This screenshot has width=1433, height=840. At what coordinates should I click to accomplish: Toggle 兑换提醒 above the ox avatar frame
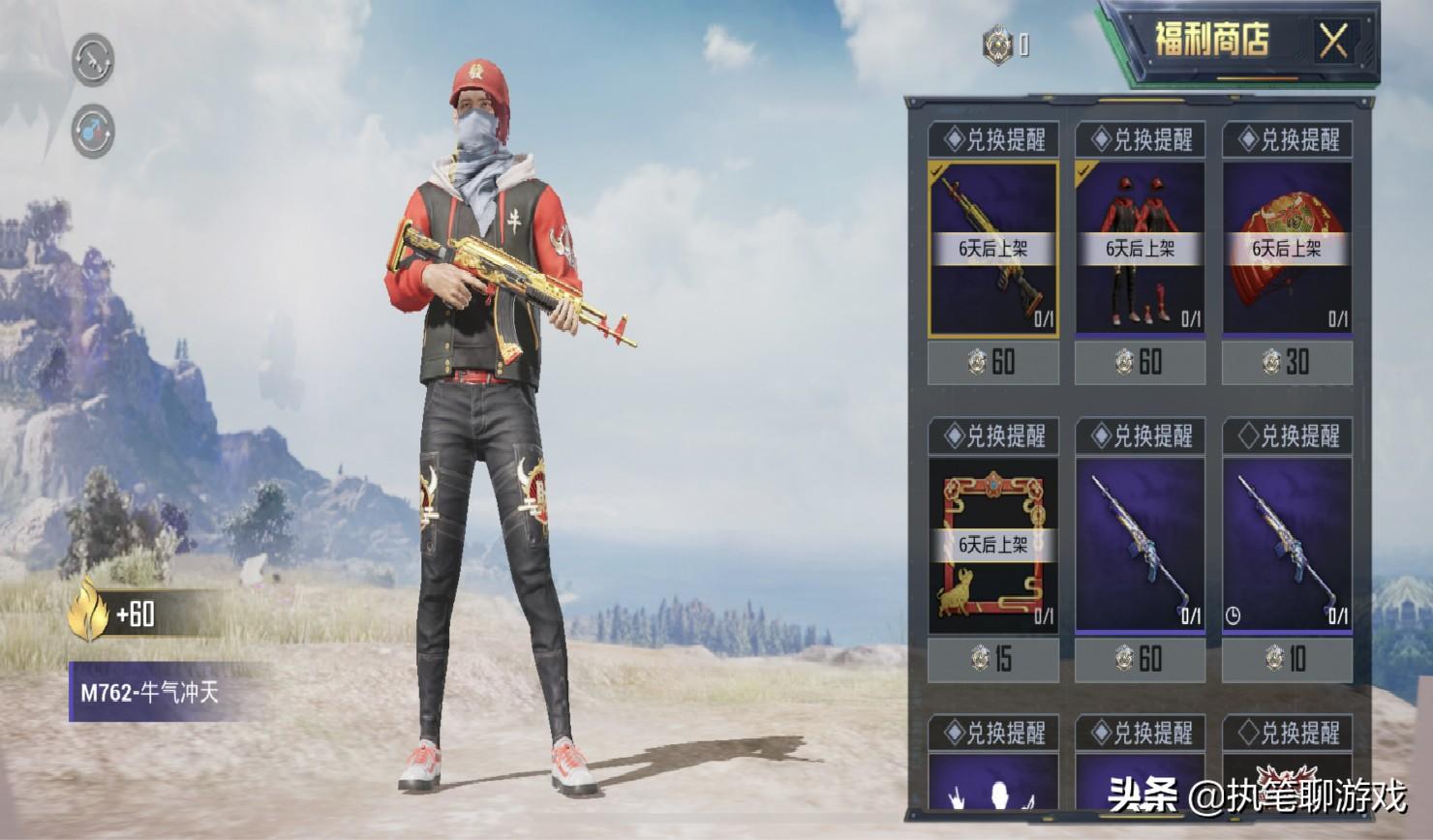[x=993, y=436]
